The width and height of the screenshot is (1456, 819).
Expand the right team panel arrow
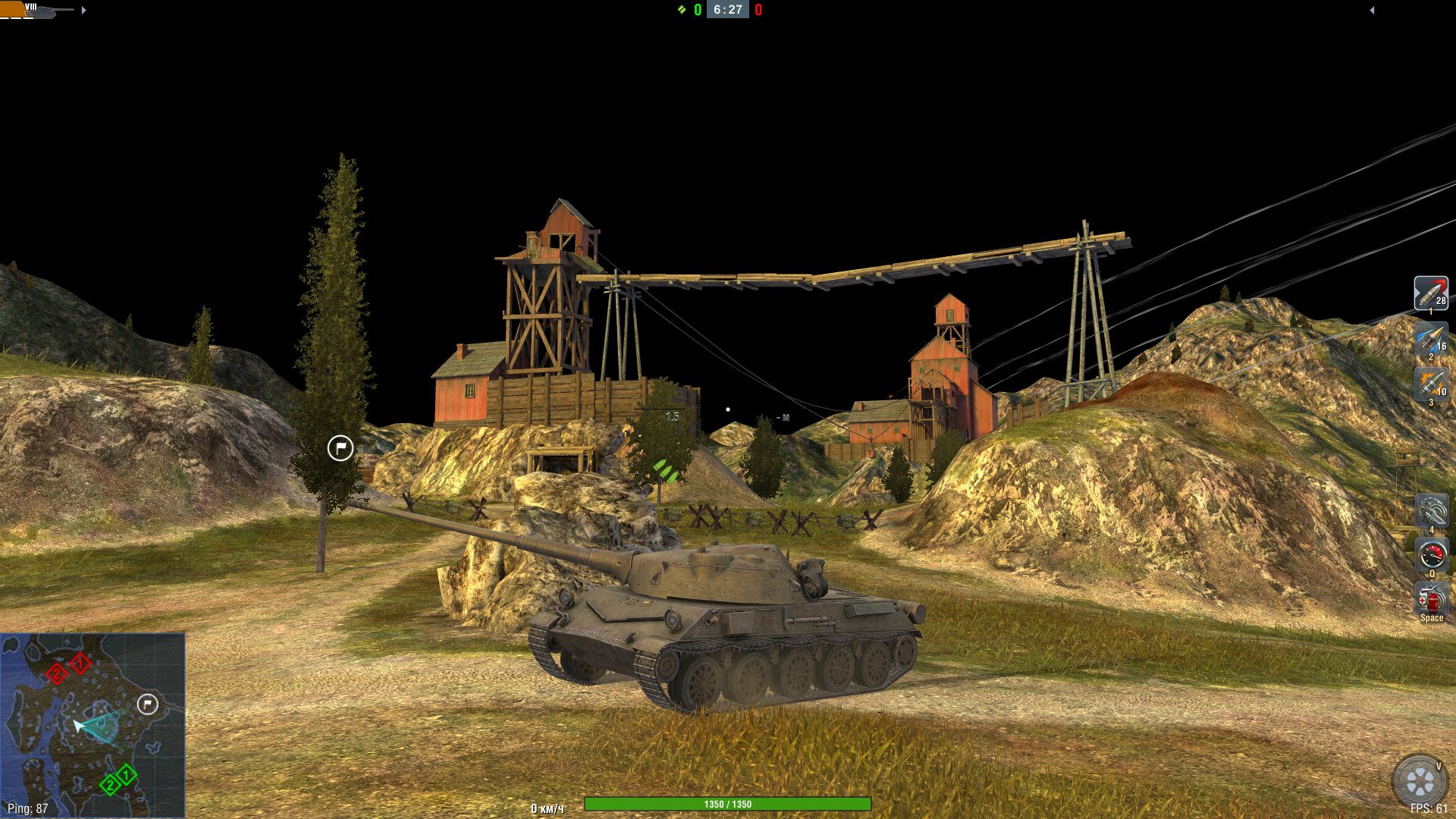tap(1371, 11)
